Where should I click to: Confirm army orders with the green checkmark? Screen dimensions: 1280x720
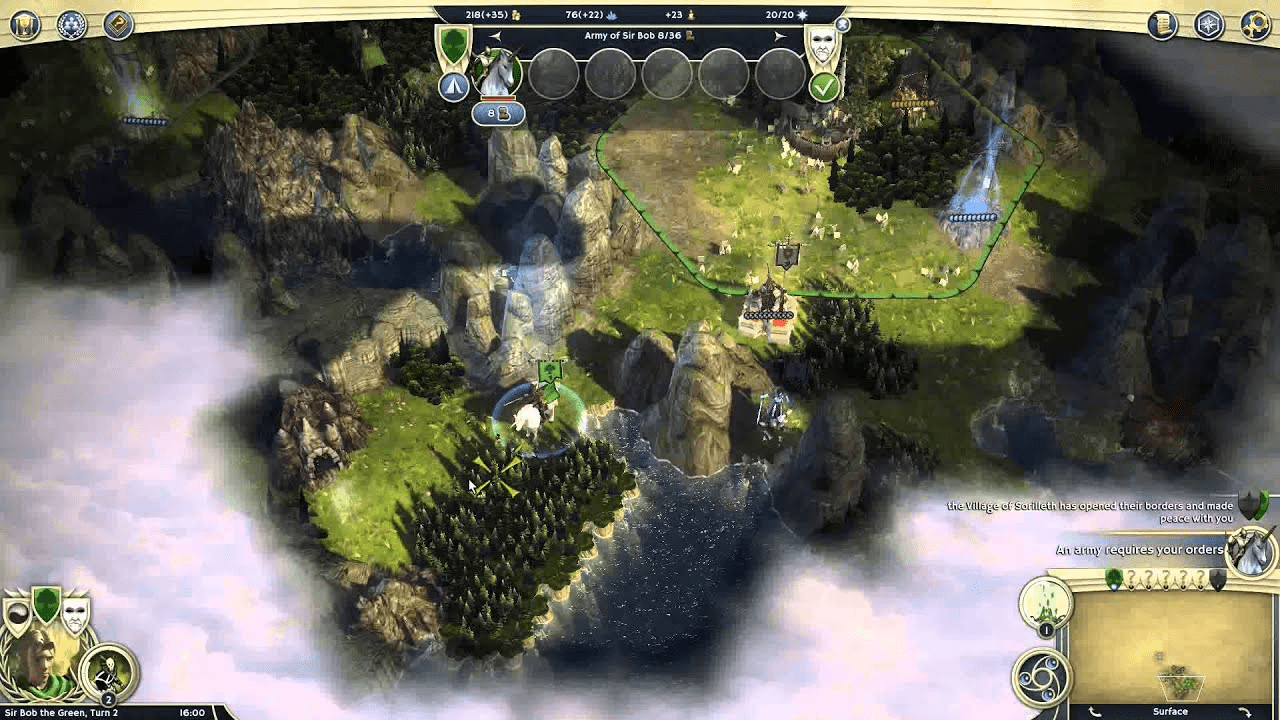coord(824,87)
